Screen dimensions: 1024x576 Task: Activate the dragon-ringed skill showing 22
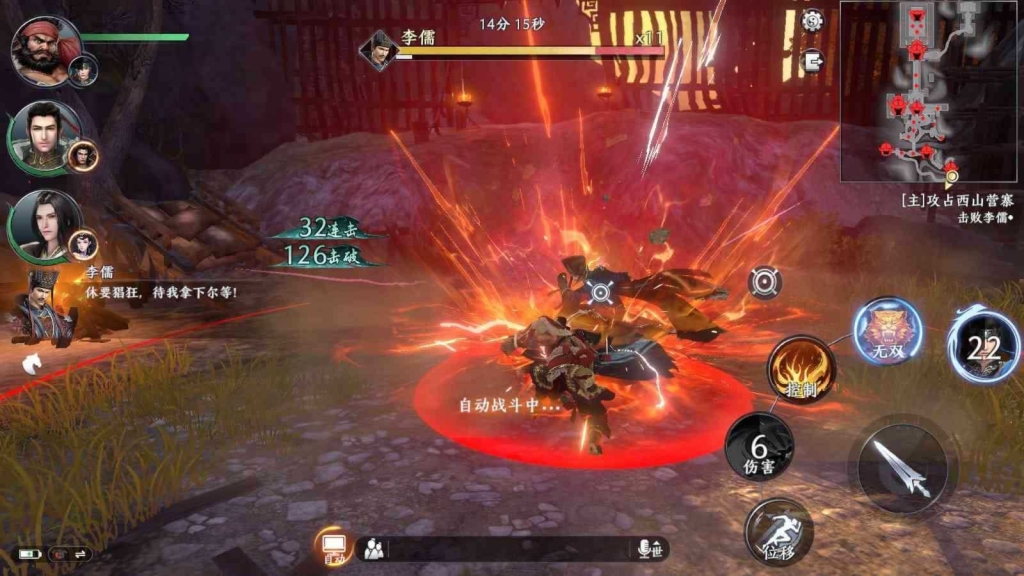tap(984, 346)
